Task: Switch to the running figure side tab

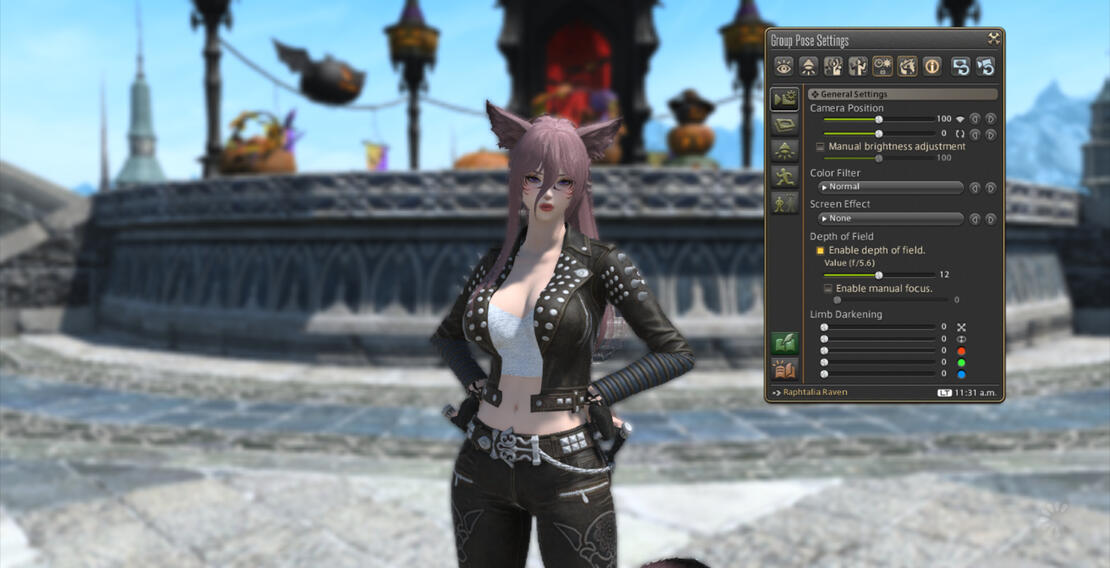Action: click(x=784, y=177)
